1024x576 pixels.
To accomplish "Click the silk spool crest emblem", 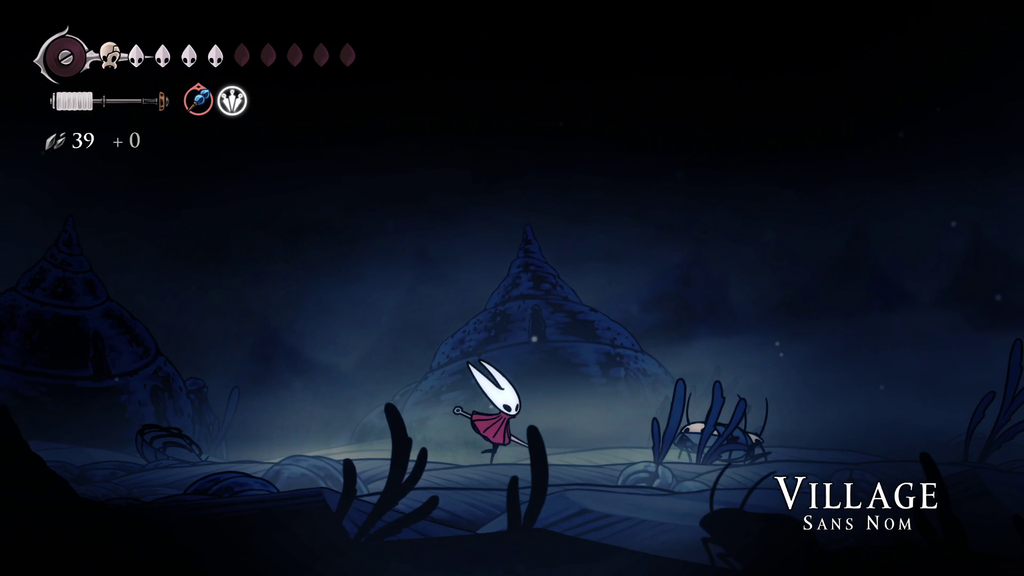I will (x=64, y=55).
